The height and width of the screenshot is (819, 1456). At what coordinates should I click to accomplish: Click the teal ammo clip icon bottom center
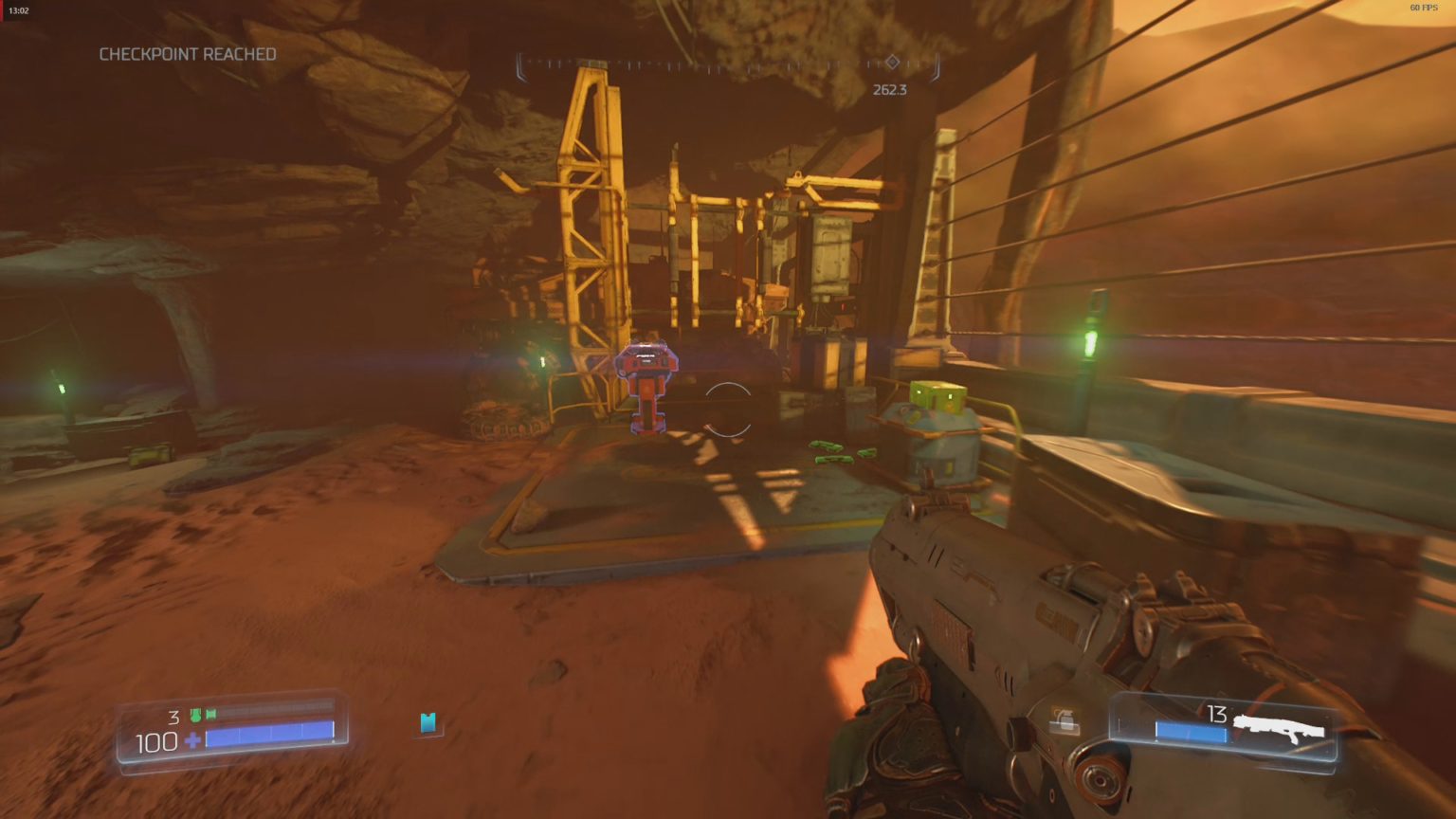(x=428, y=723)
